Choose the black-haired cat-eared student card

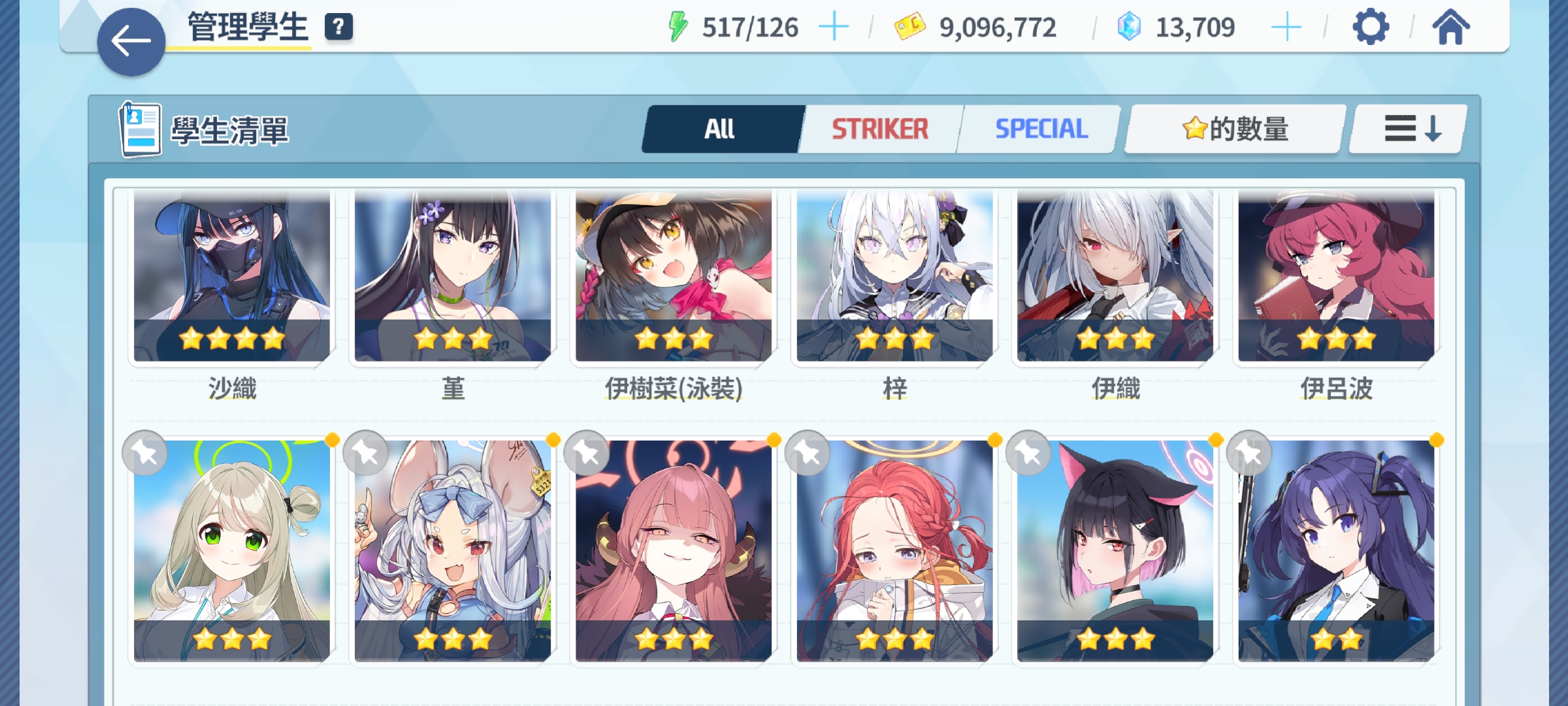pos(1115,550)
